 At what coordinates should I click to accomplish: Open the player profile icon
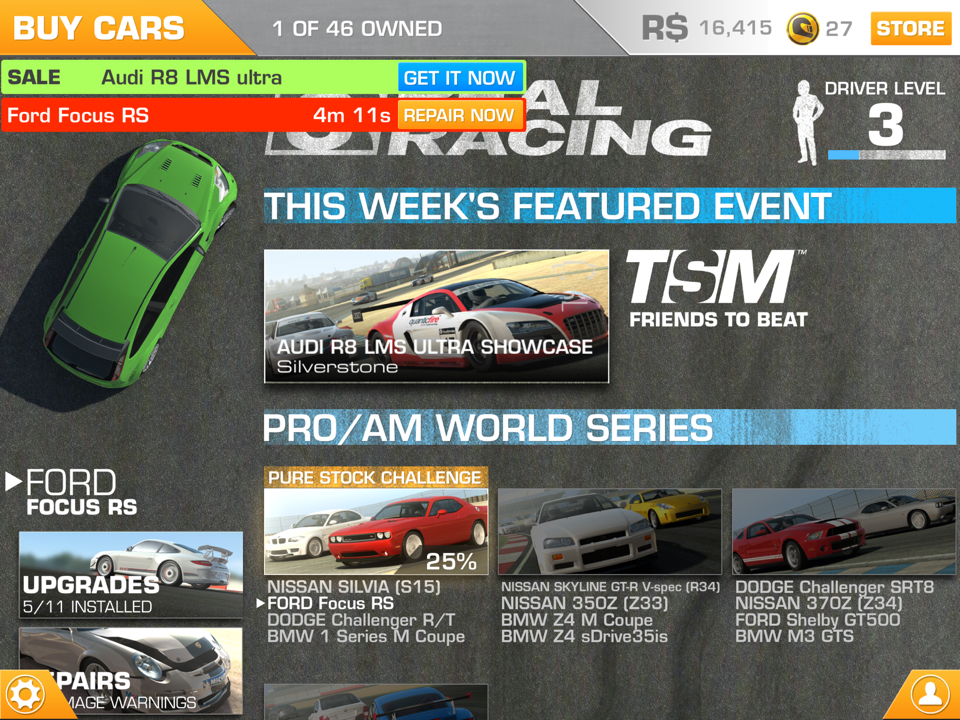click(930, 693)
